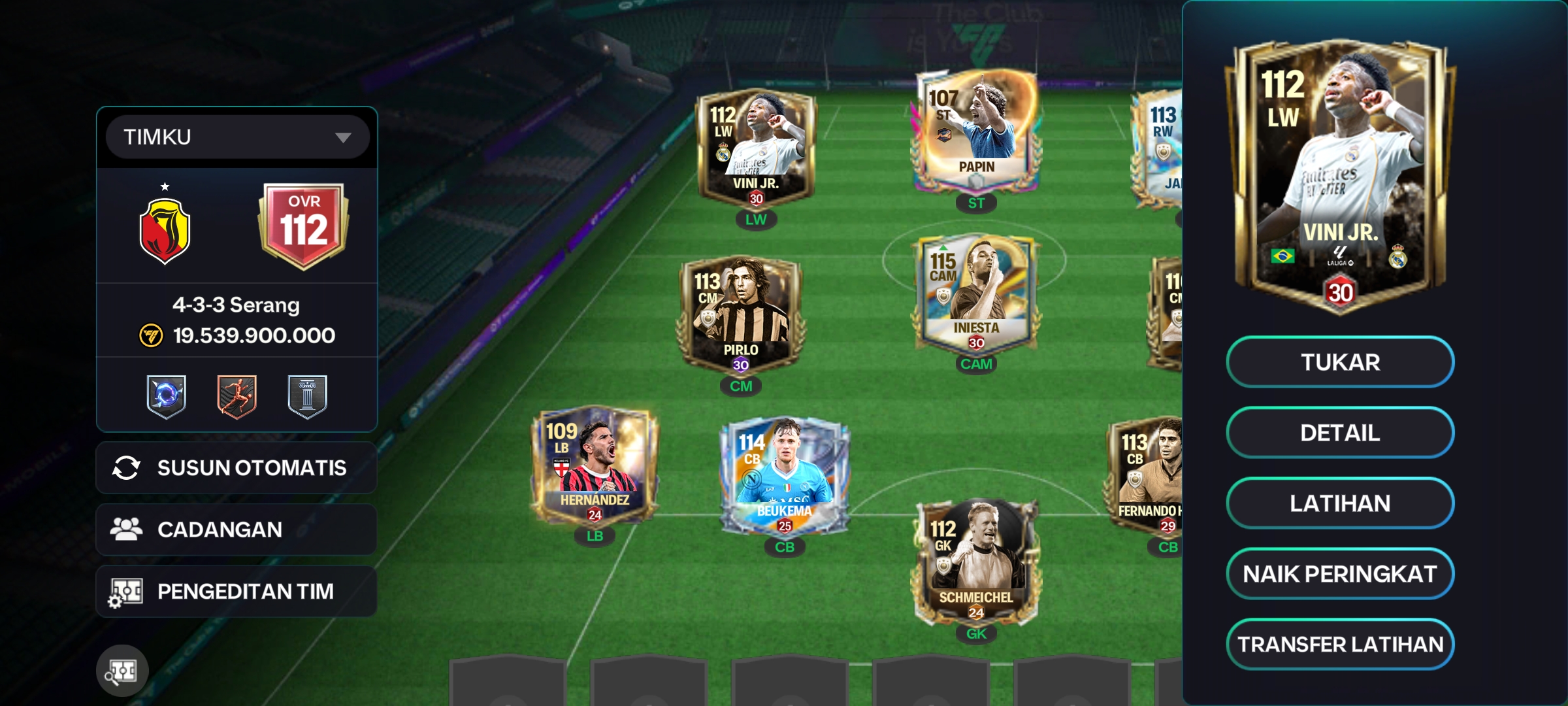Viewport: 1568px width, 706px height.
Task: Open the CADANGAN reserves list
Action: (x=237, y=529)
